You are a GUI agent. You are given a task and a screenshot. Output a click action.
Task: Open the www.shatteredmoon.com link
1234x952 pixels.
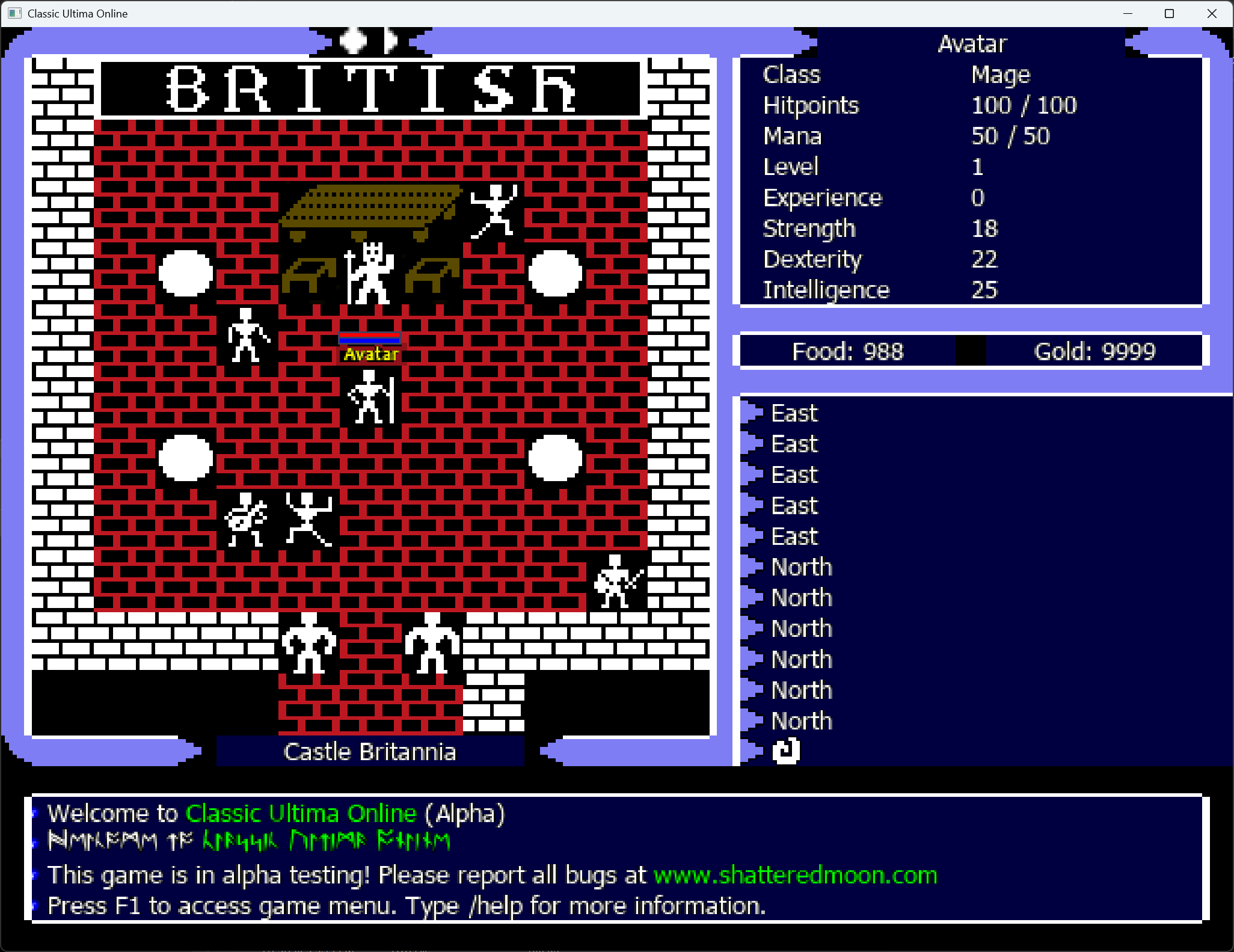tap(795, 875)
